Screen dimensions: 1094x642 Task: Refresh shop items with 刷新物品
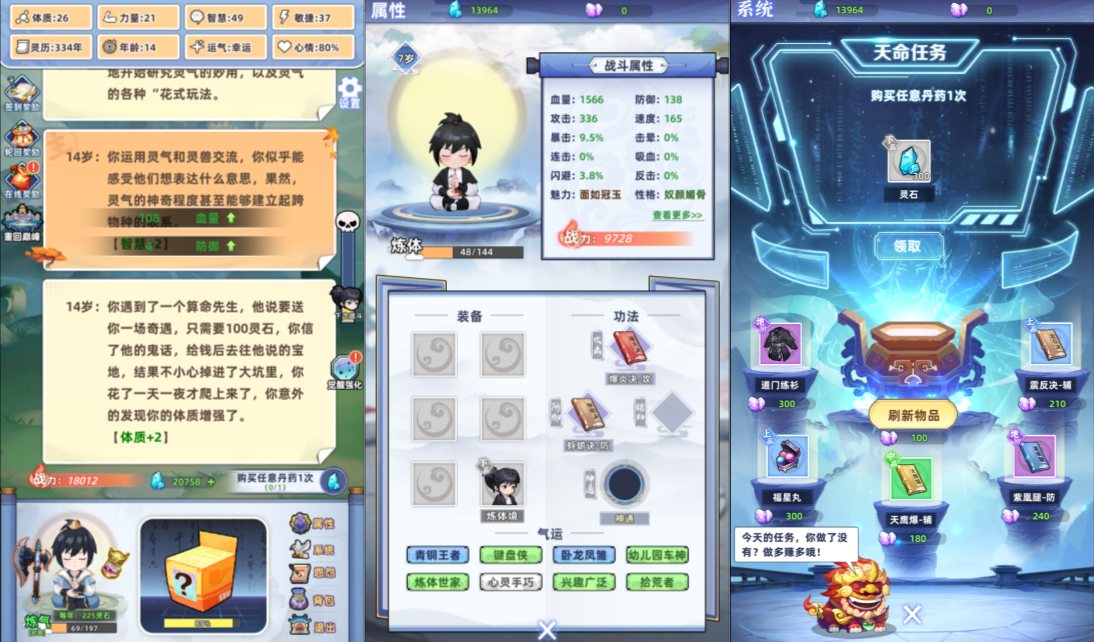[x=912, y=414]
